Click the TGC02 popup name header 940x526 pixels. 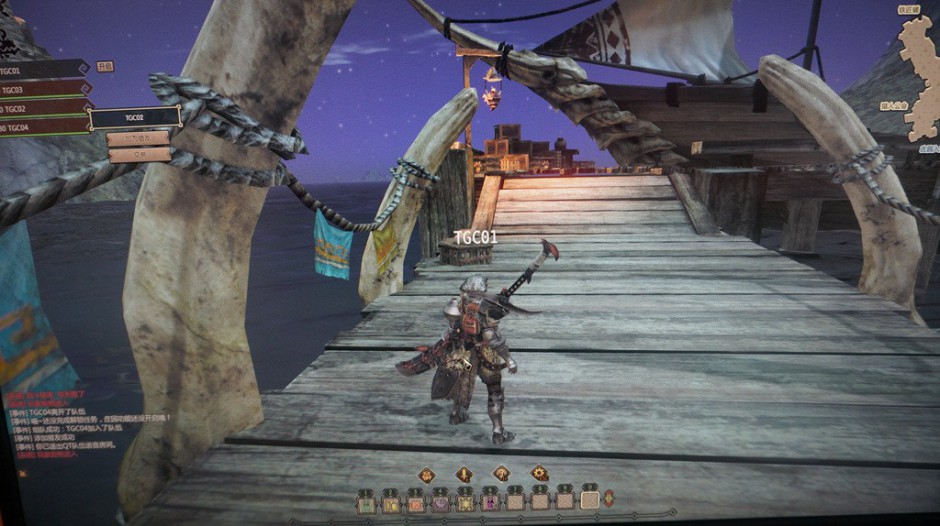tap(134, 117)
